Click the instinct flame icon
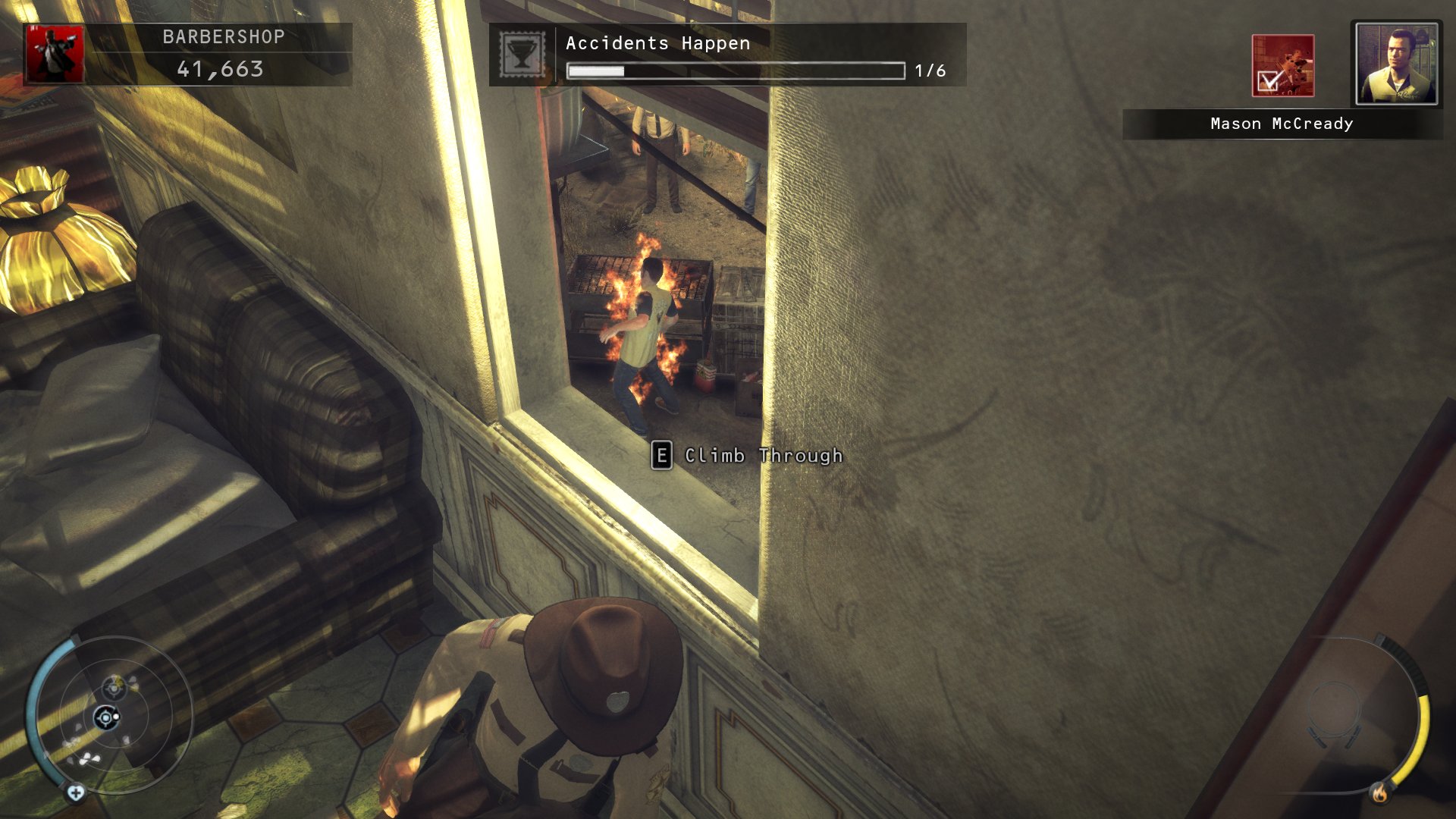The image size is (1456, 819). point(1379,793)
